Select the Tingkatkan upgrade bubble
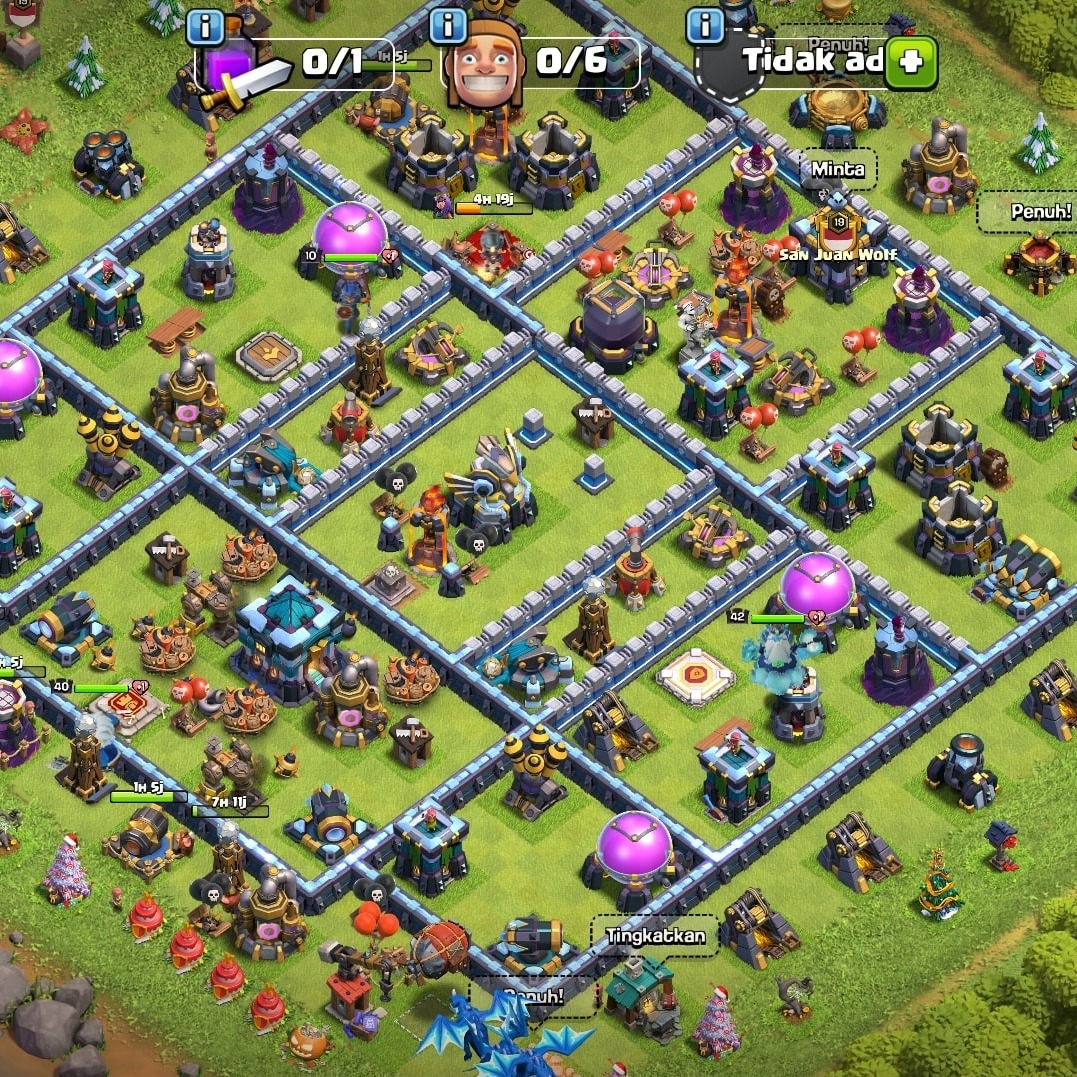 (x=655, y=937)
